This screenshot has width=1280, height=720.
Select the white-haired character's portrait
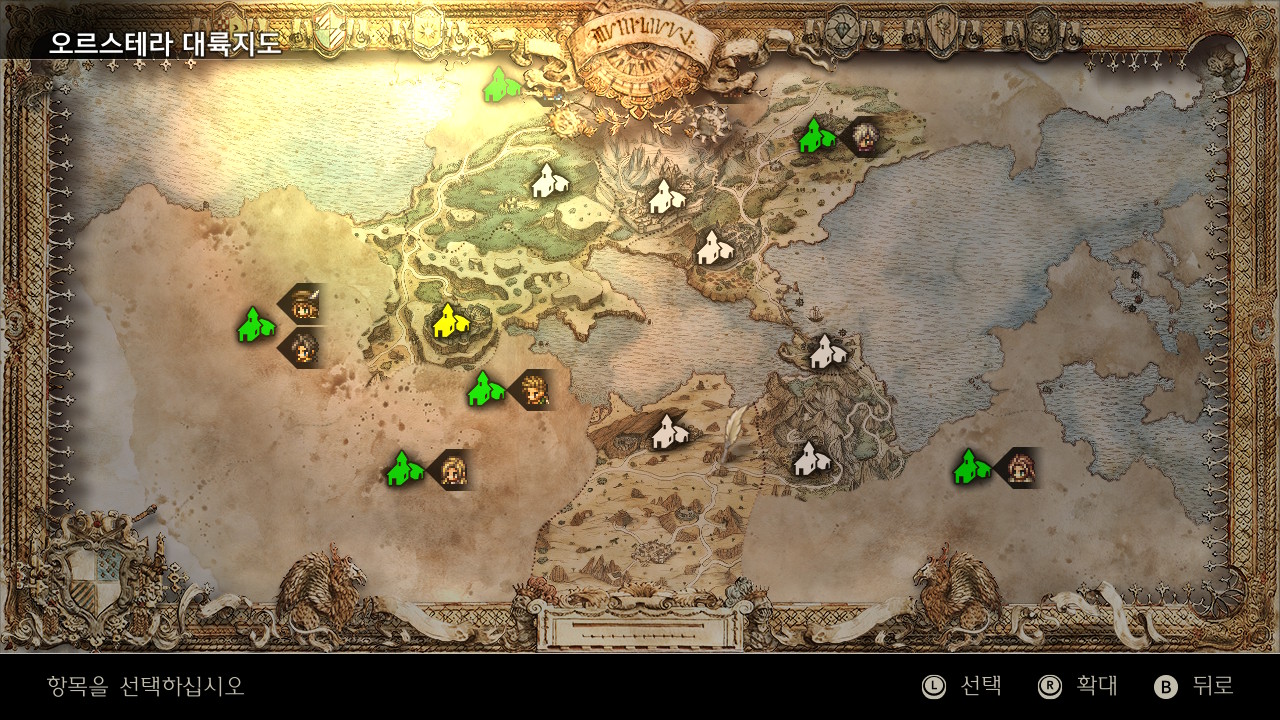click(863, 135)
